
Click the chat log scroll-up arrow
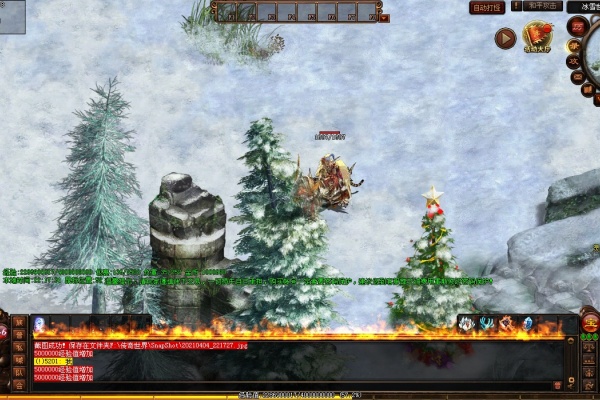(x=571, y=343)
